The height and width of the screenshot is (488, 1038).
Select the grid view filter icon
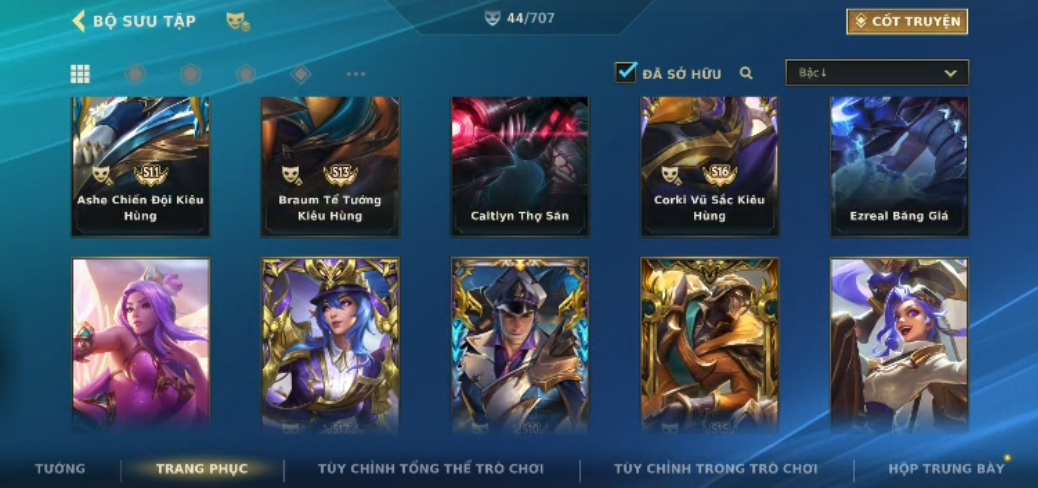(80, 74)
